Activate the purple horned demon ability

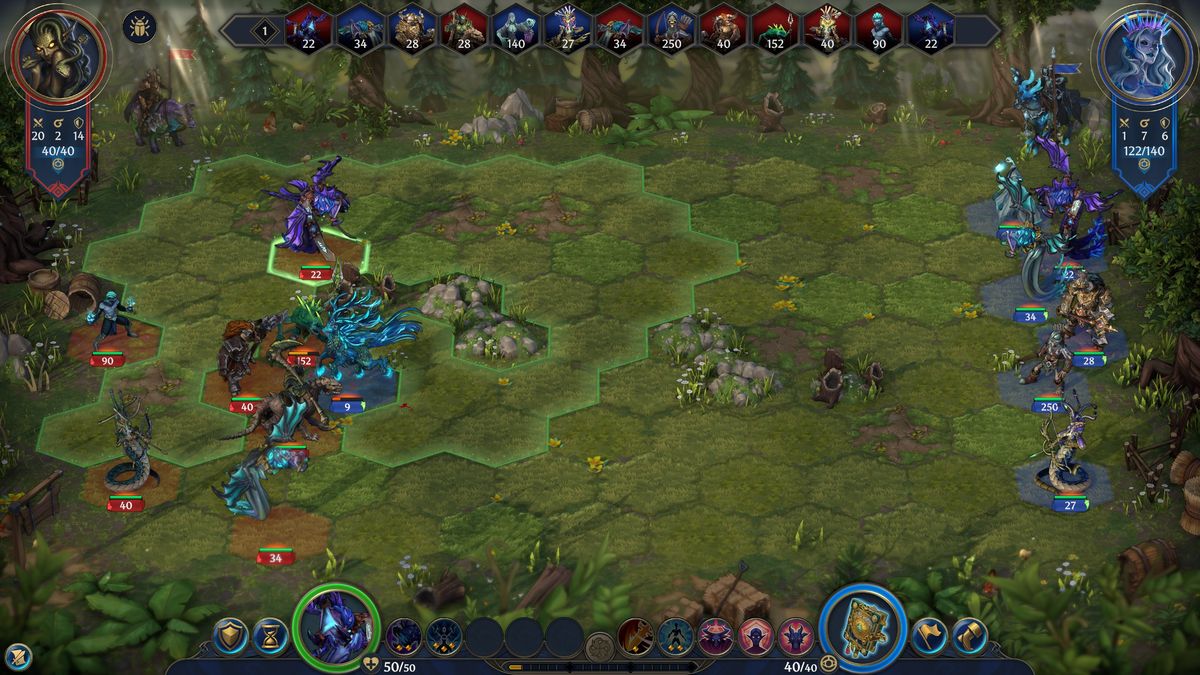click(x=797, y=636)
